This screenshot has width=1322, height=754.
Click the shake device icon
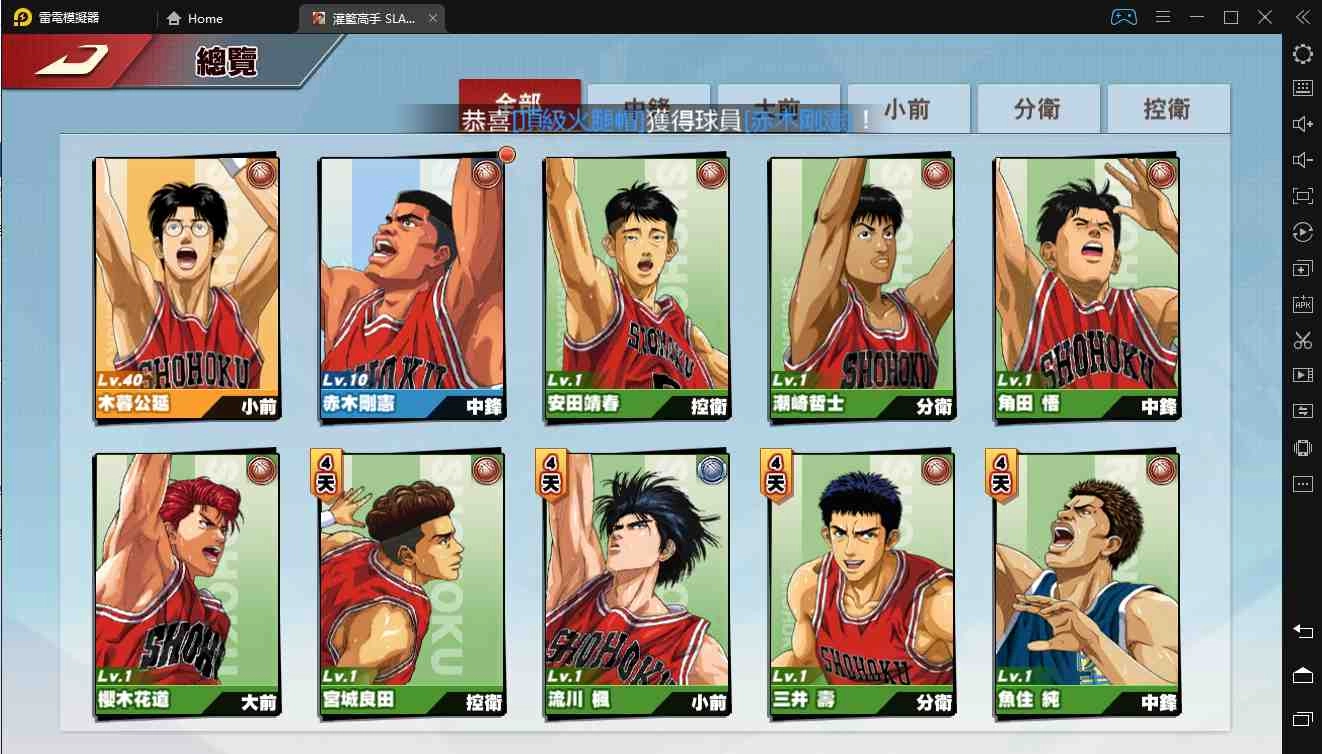point(1303,448)
